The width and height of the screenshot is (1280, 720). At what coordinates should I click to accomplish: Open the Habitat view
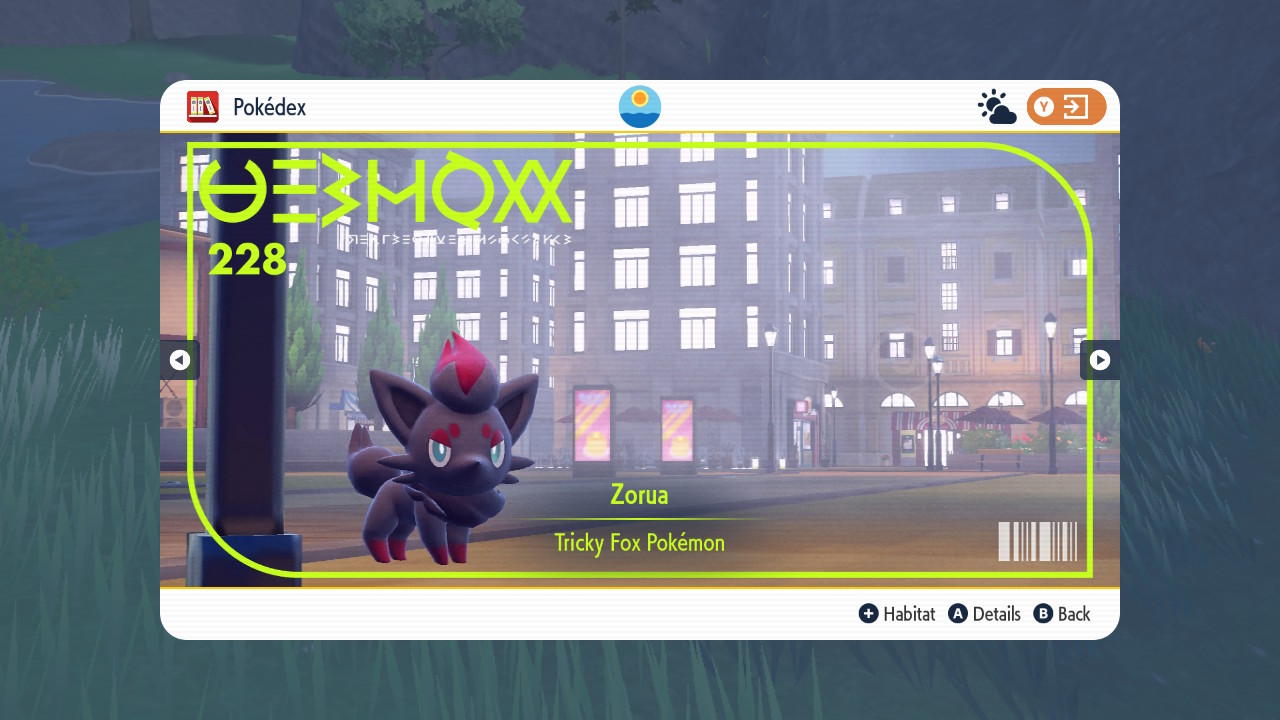tap(897, 613)
